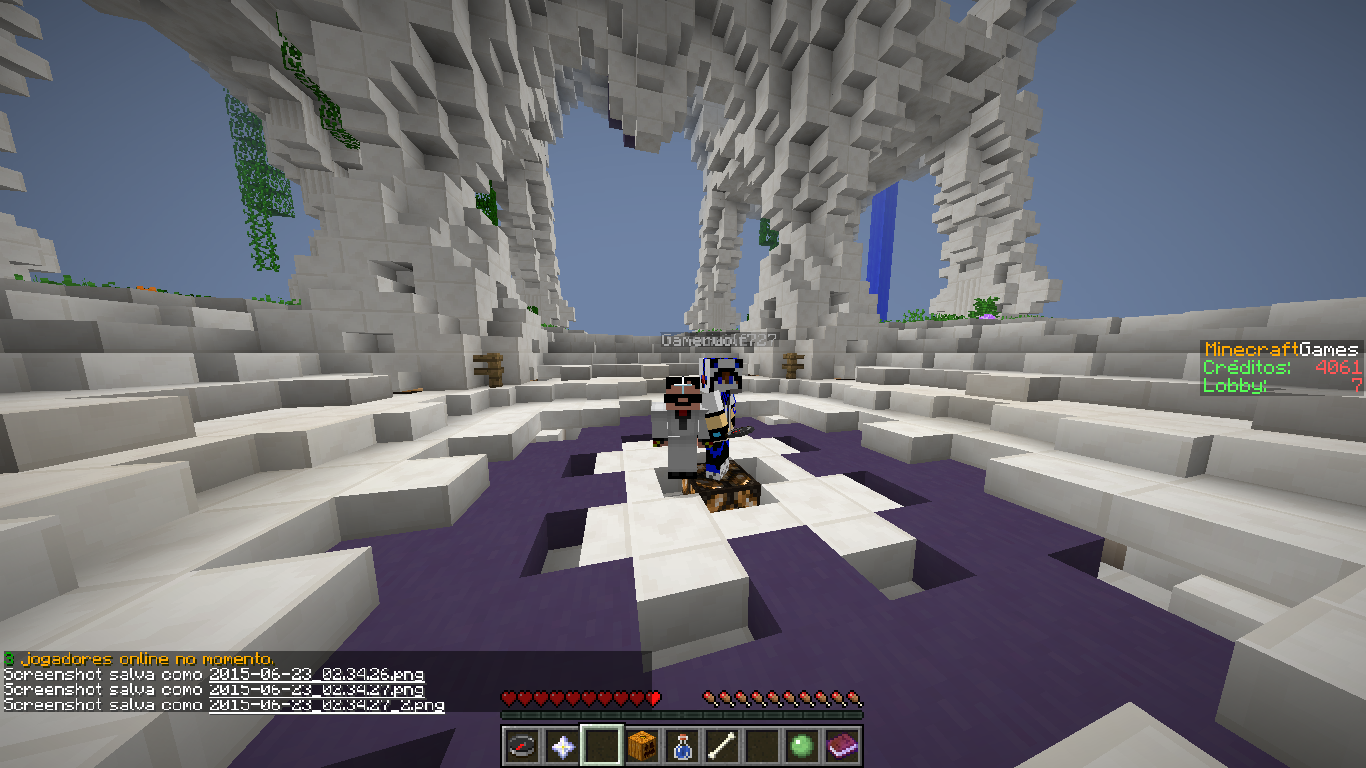The width and height of the screenshot is (1366, 768).
Task: Open screenshot link 2015-06-23_02.34.27_2.png
Action: coord(326,705)
